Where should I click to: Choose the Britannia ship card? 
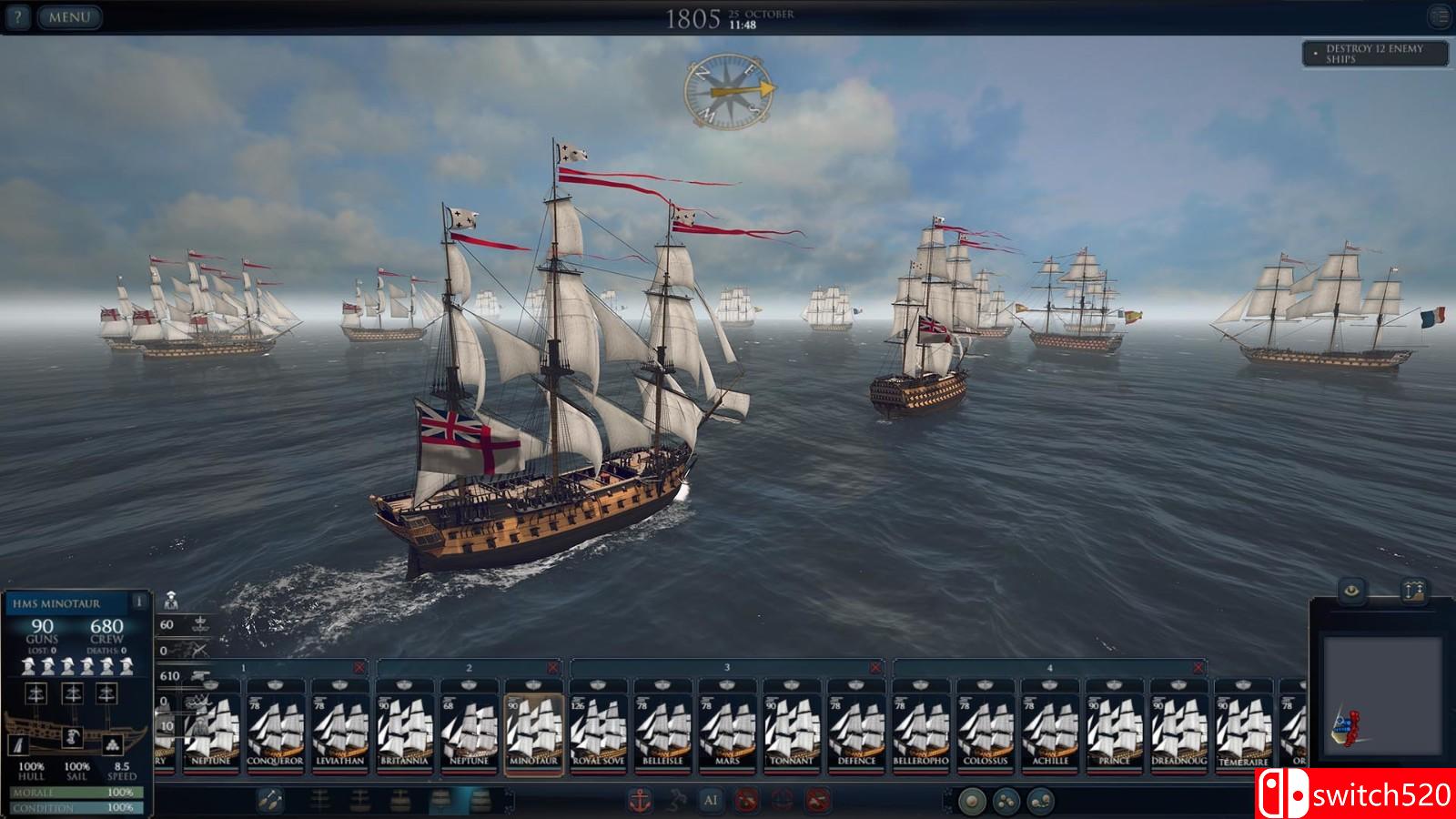[x=404, y=728]
